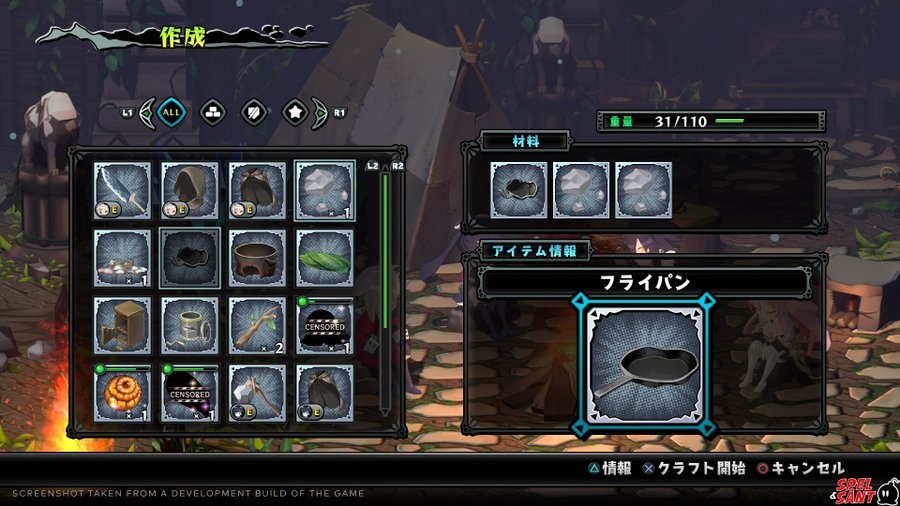900x506 pixels.
Task: Switch to the stacked bricks category tab
Action: (213, 112)
